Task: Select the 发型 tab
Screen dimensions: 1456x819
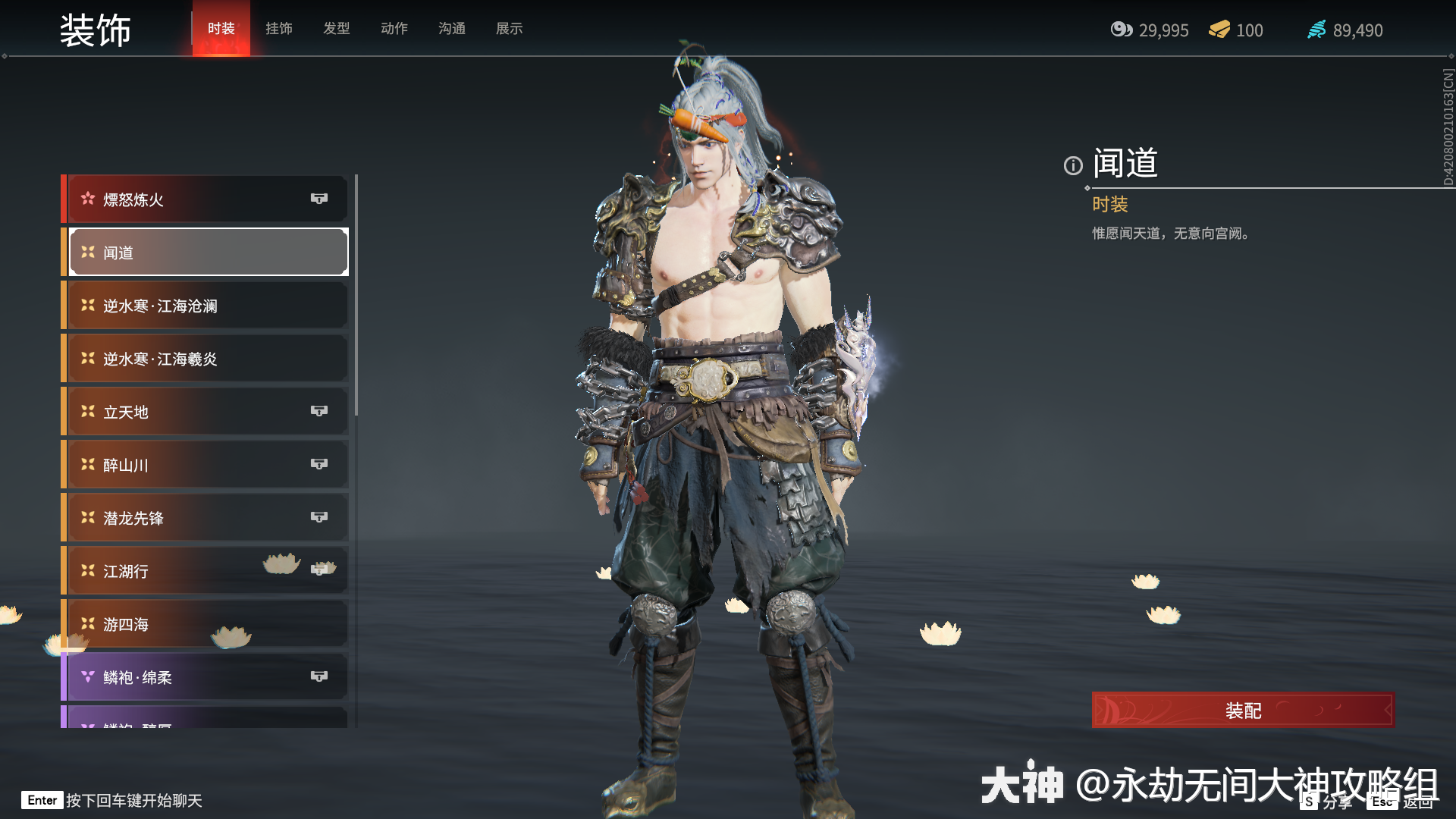Action: (x=336, y=29)
